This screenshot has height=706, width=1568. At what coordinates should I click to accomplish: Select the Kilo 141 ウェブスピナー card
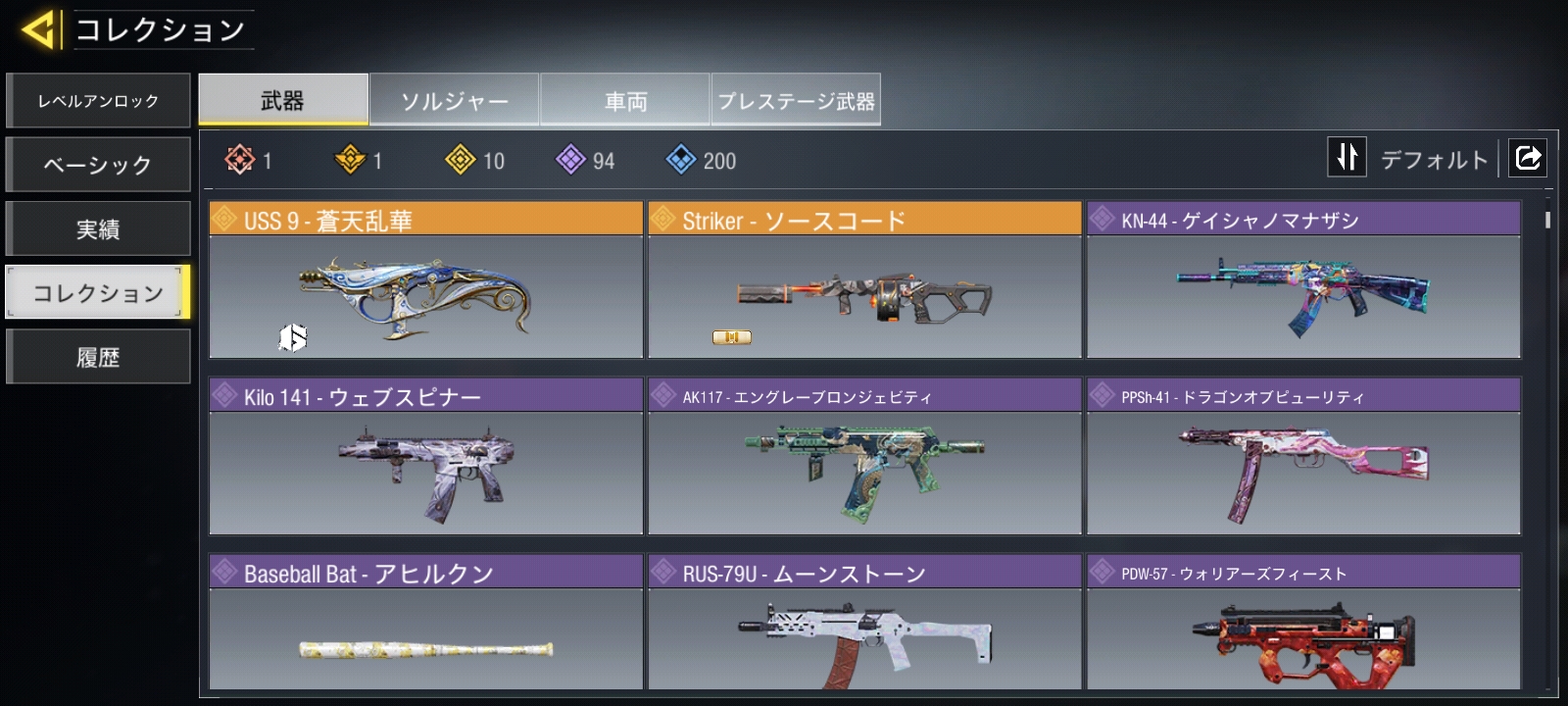(x=425, y=457)
